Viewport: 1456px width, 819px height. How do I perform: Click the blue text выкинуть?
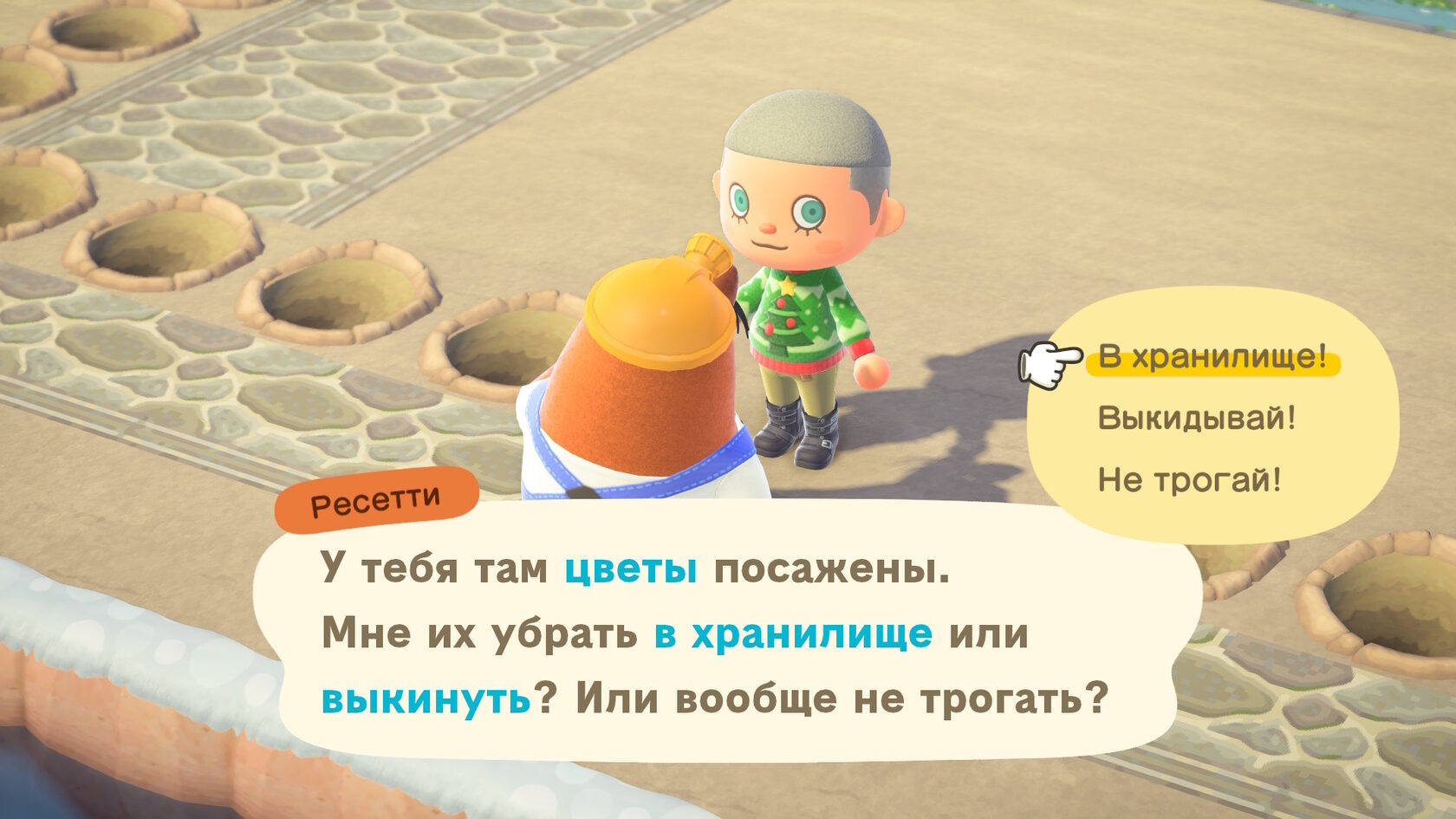click(x=422, y=695)
